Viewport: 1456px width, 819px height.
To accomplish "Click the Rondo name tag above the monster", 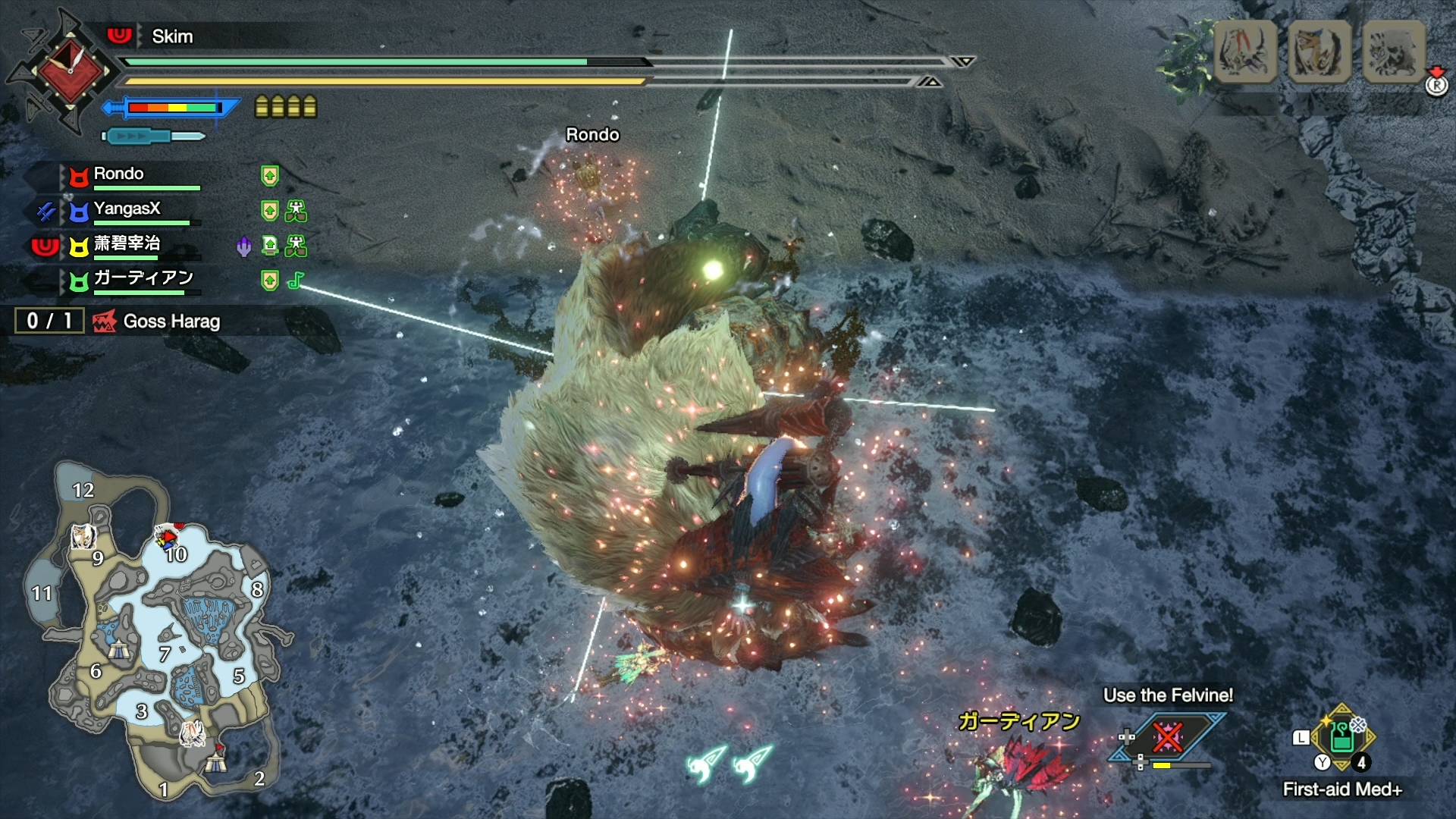I will tap(592, 135).
